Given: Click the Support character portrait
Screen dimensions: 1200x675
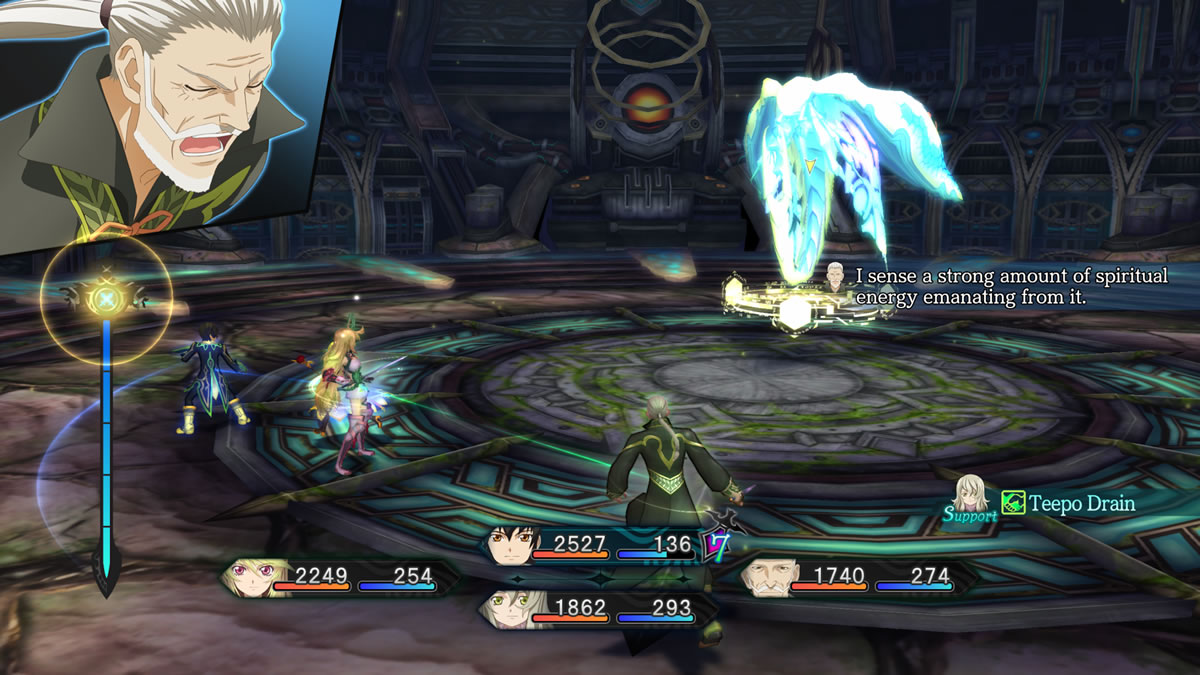Looking at the screenshot, I should (970, 492).
